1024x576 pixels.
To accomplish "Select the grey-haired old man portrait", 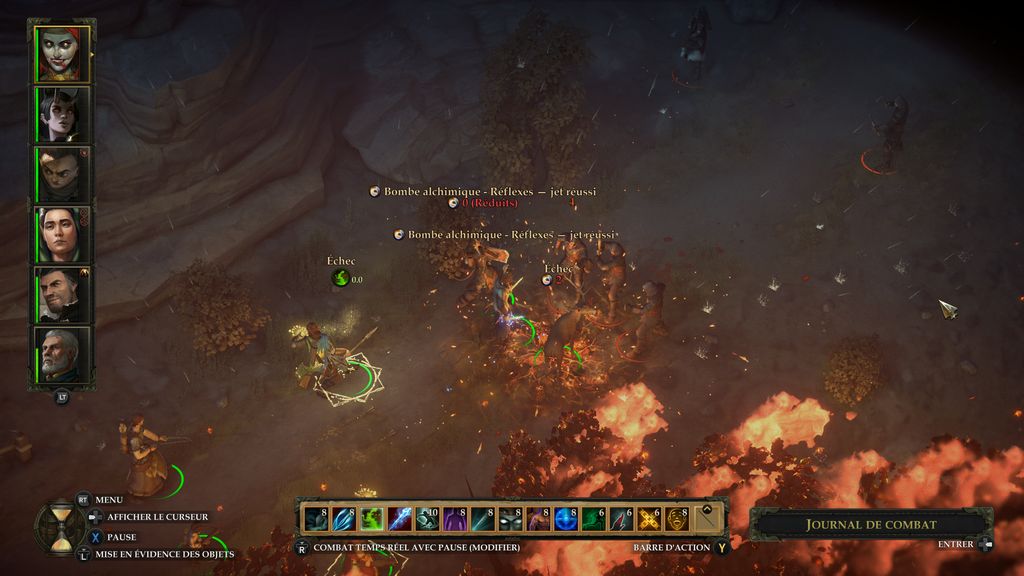I will [62, 354].
